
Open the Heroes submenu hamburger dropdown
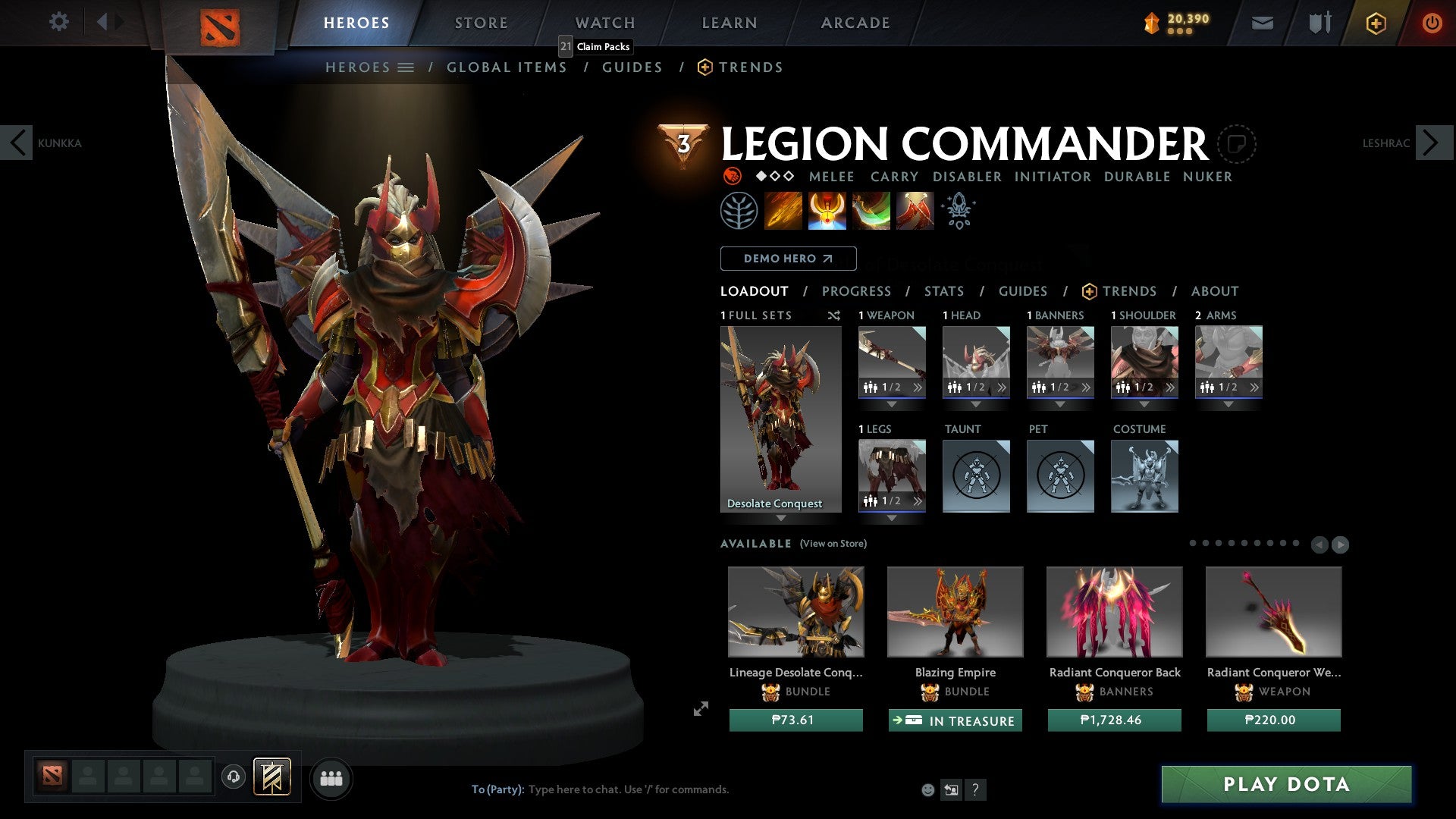click(406, 67)
